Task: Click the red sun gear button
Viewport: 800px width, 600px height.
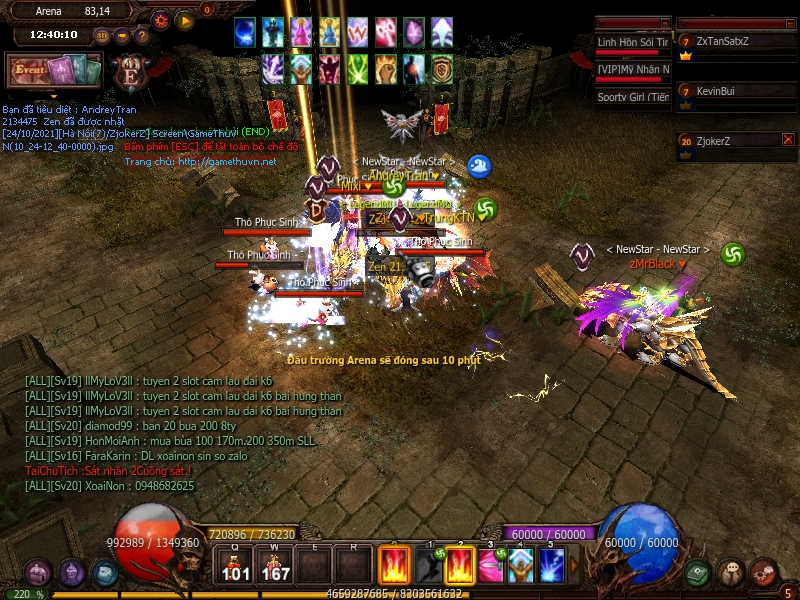Action: [162, 20]
